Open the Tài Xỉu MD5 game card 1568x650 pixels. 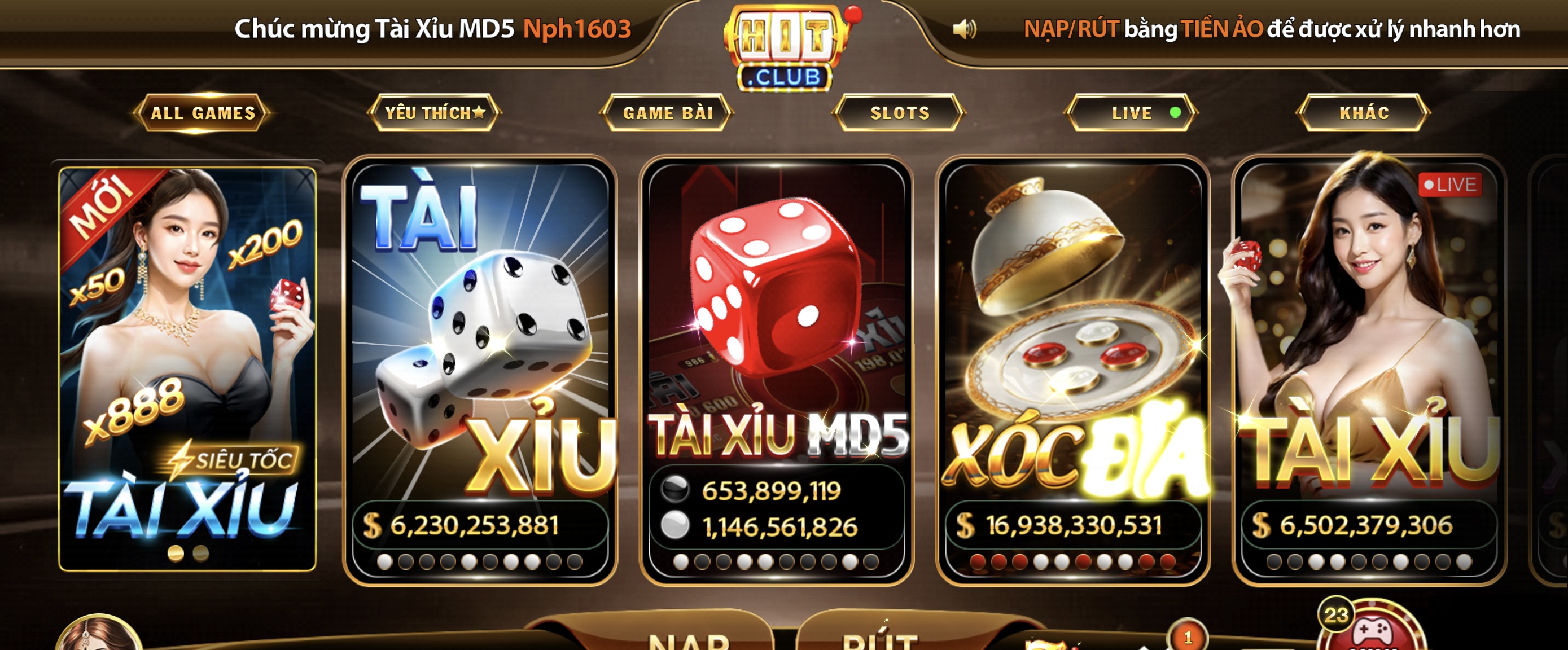(x=776, y=368)
